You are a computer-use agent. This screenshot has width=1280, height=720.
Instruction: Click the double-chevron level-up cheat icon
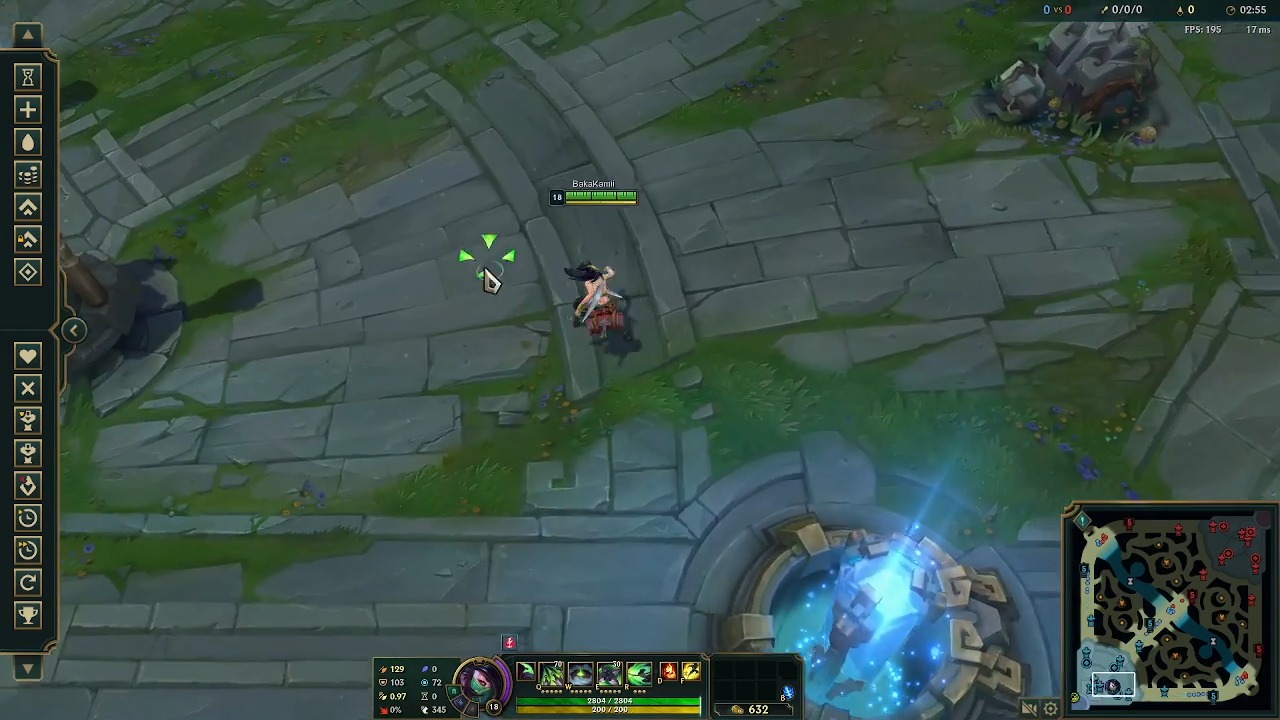coord(27,207)
